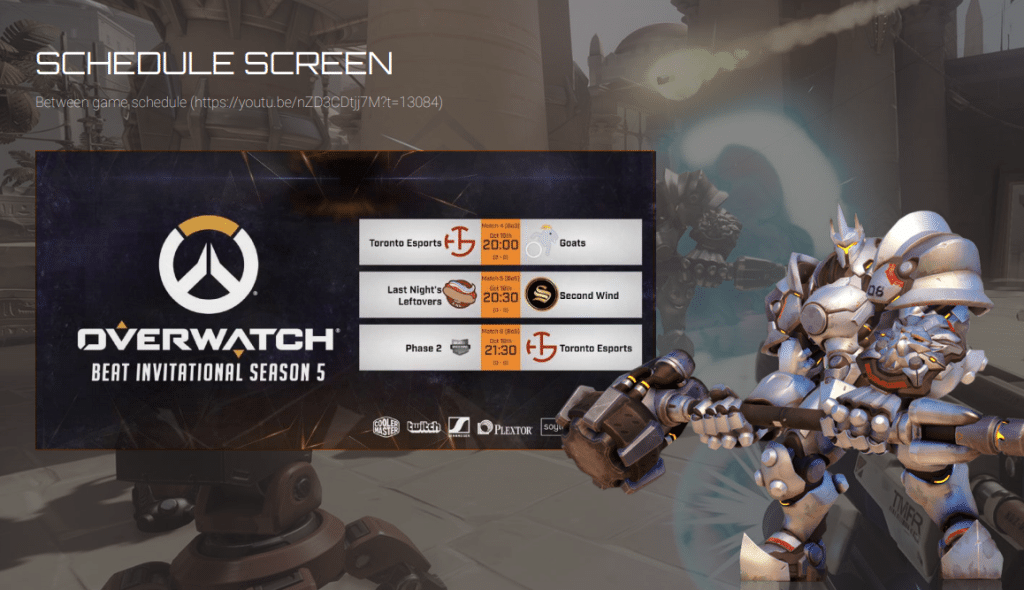Click the Last Night's Leftovers hot dog logo
Viewport: 1024px width, 590px height.
pyautogui.click(x=459, y=295)
